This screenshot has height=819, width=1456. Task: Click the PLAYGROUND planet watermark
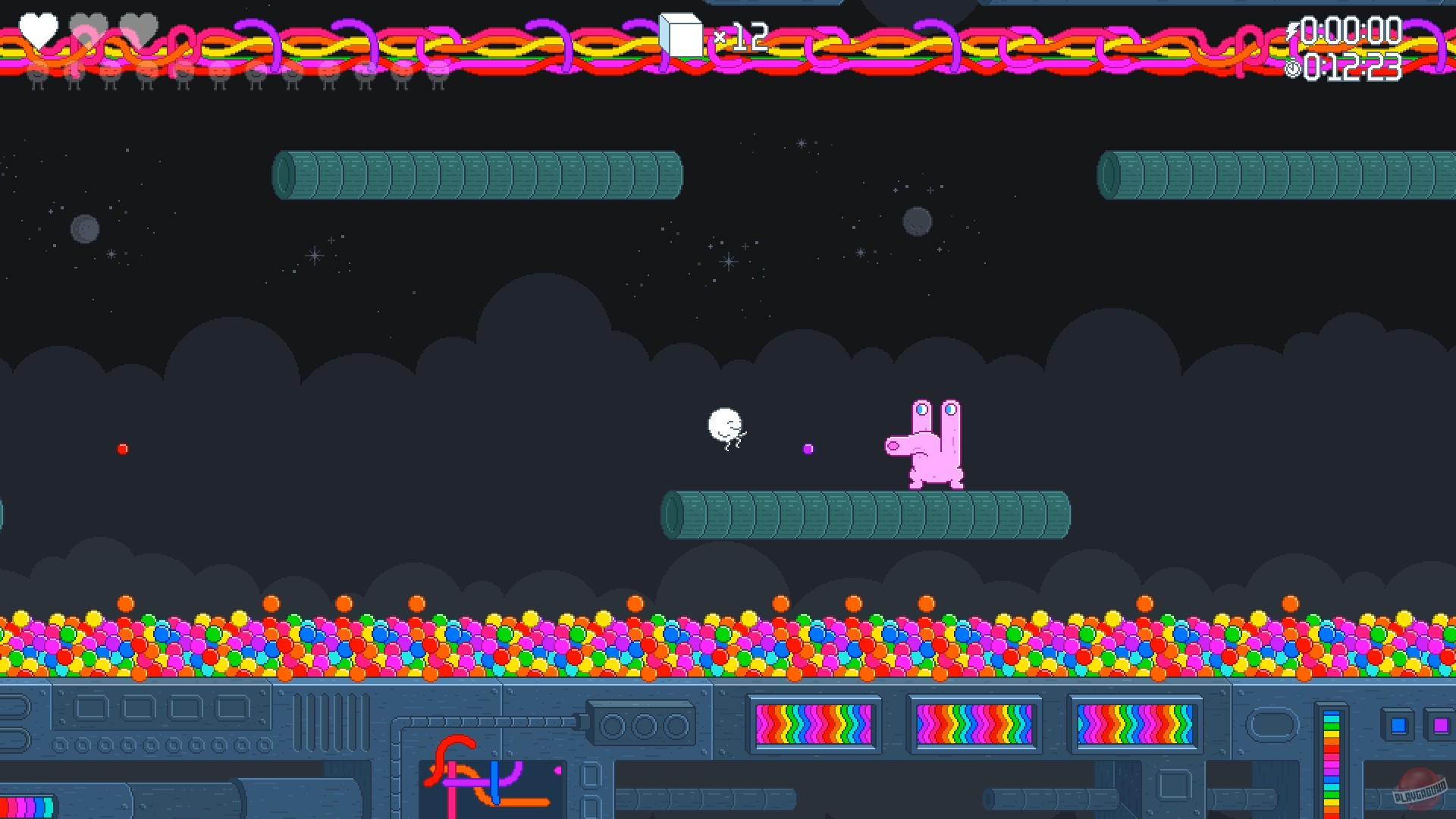tap(1420, 791)
